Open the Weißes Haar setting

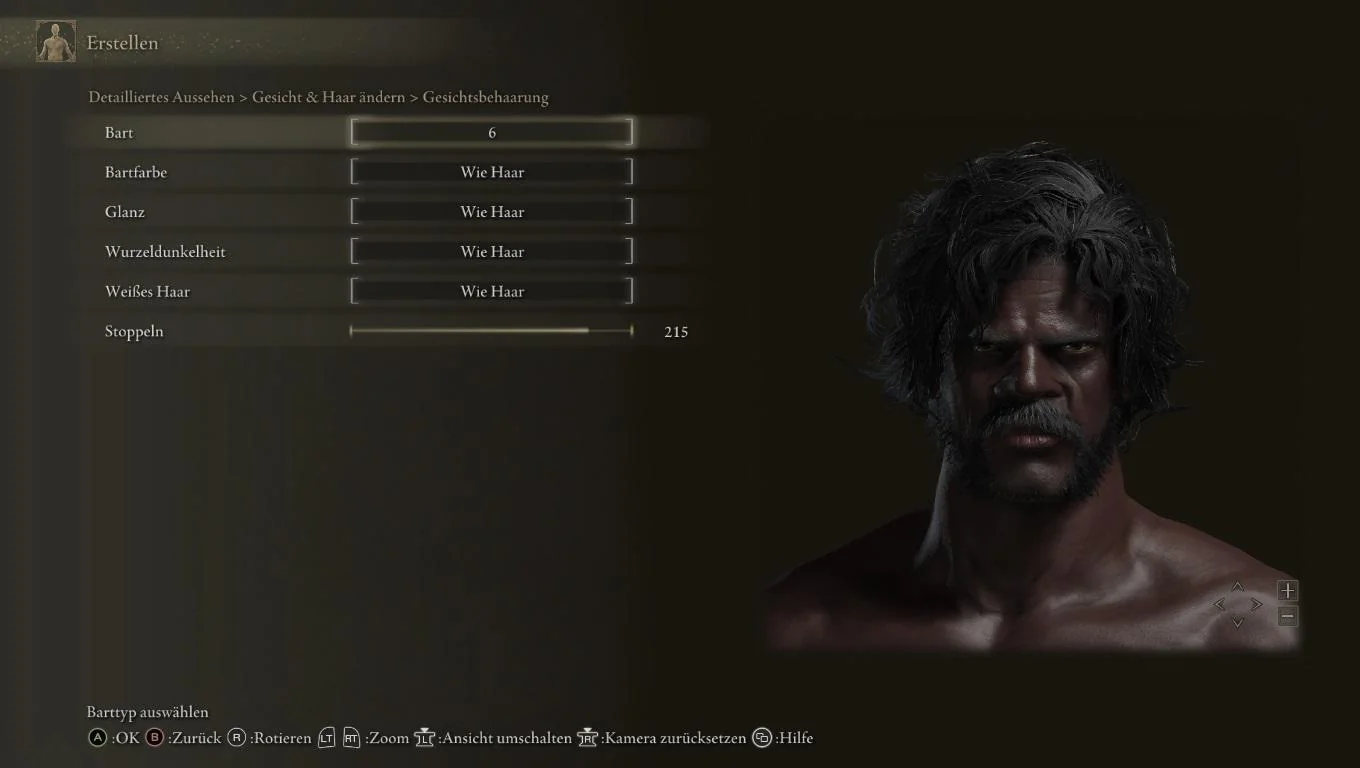(x=491, y=292)
